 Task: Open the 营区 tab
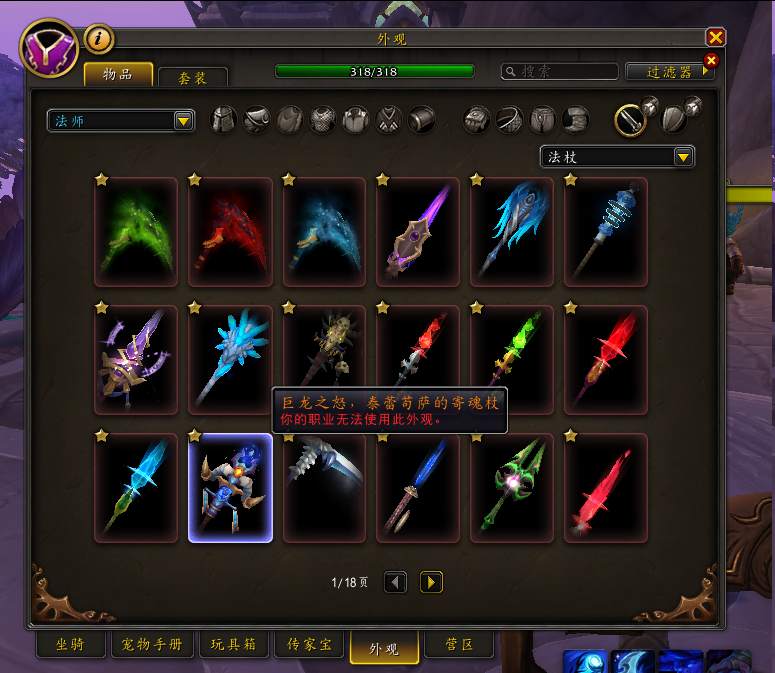[459, 645]
